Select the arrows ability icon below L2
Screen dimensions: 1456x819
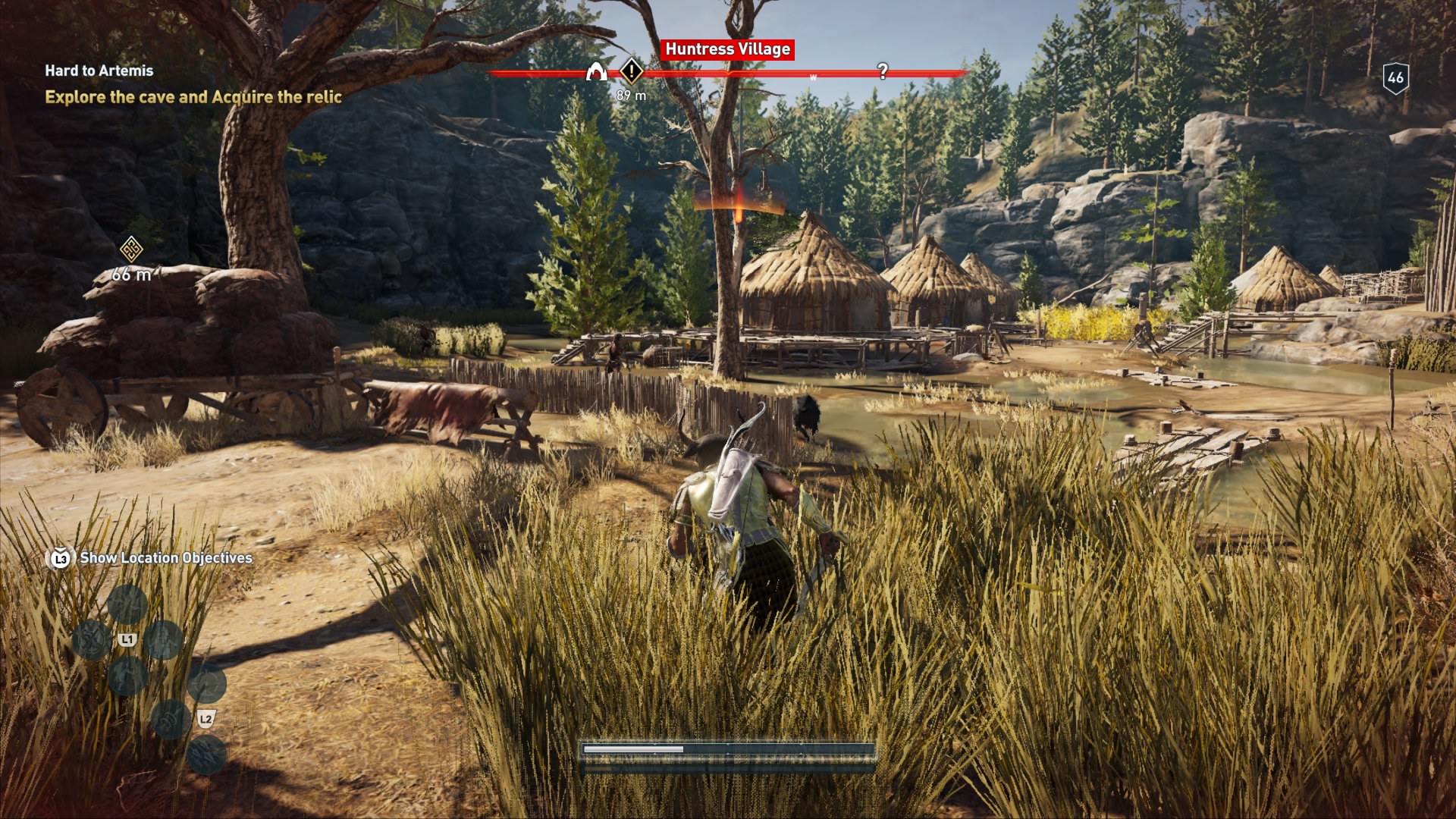(206, 754)
